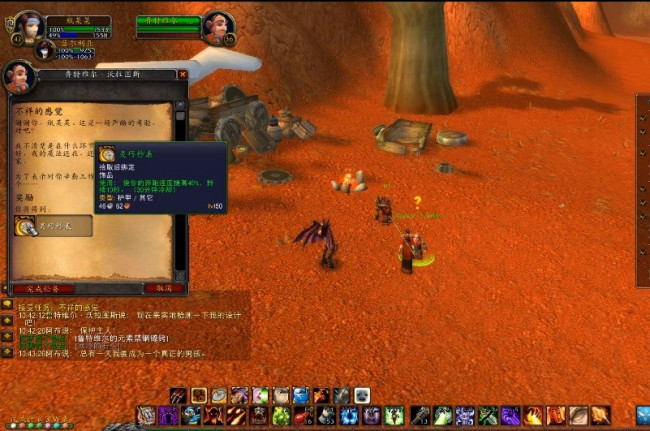Activate the first ability on the main action bar
Viewport: 650px width, 431px height.
click(x=146, y=415)
